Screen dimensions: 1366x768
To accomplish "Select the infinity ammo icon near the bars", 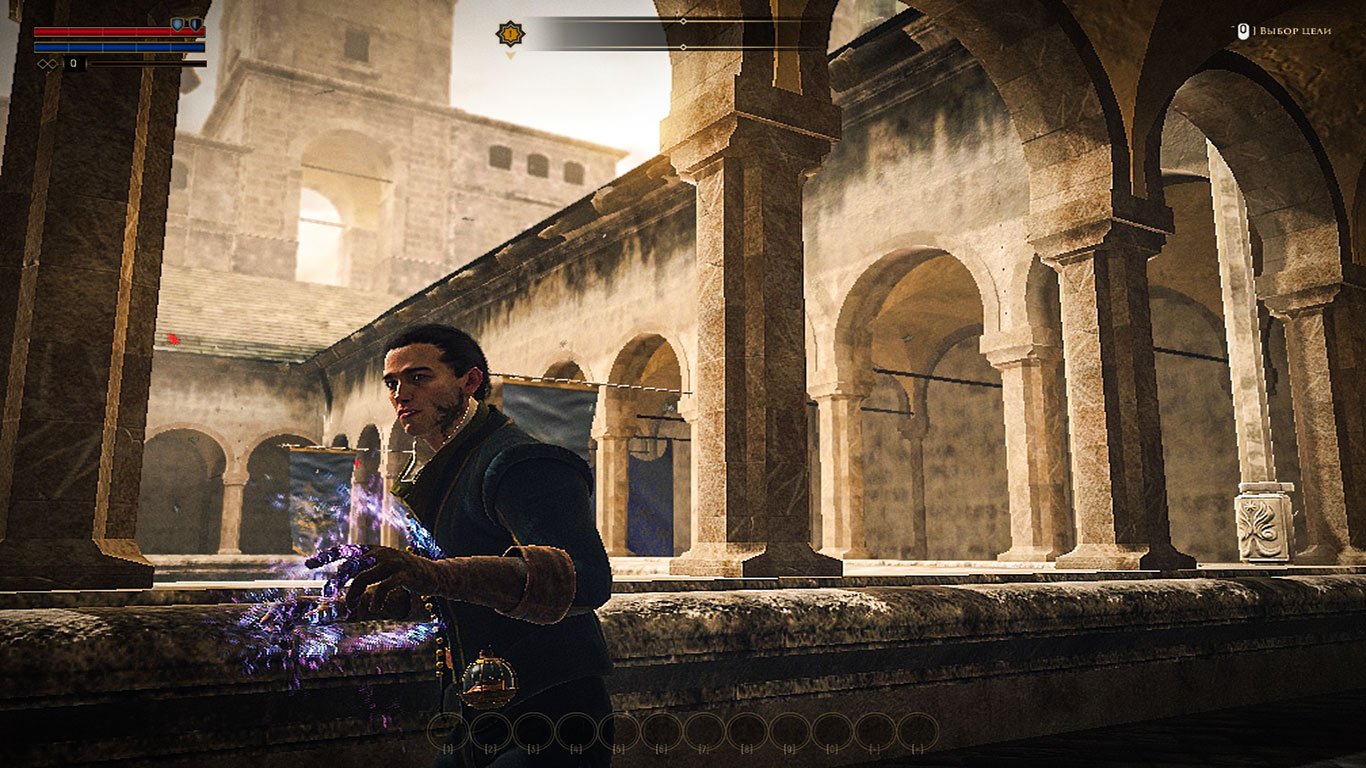I will click(x=47, y=64).
